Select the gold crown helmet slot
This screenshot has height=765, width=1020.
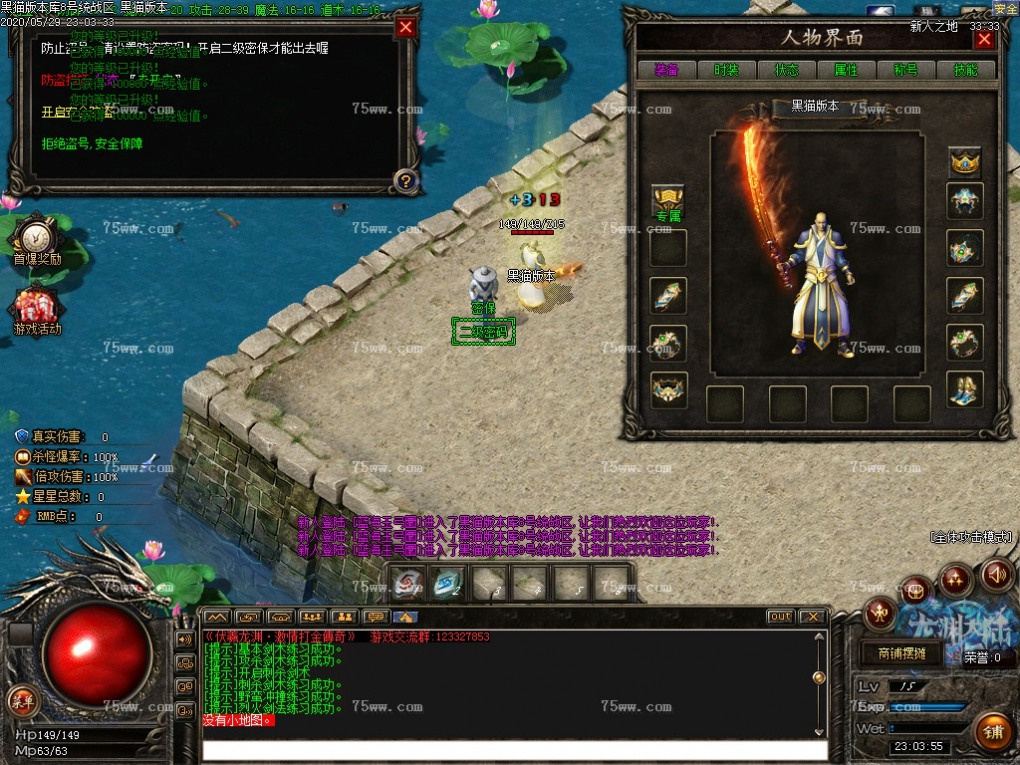tap(965, 159)
